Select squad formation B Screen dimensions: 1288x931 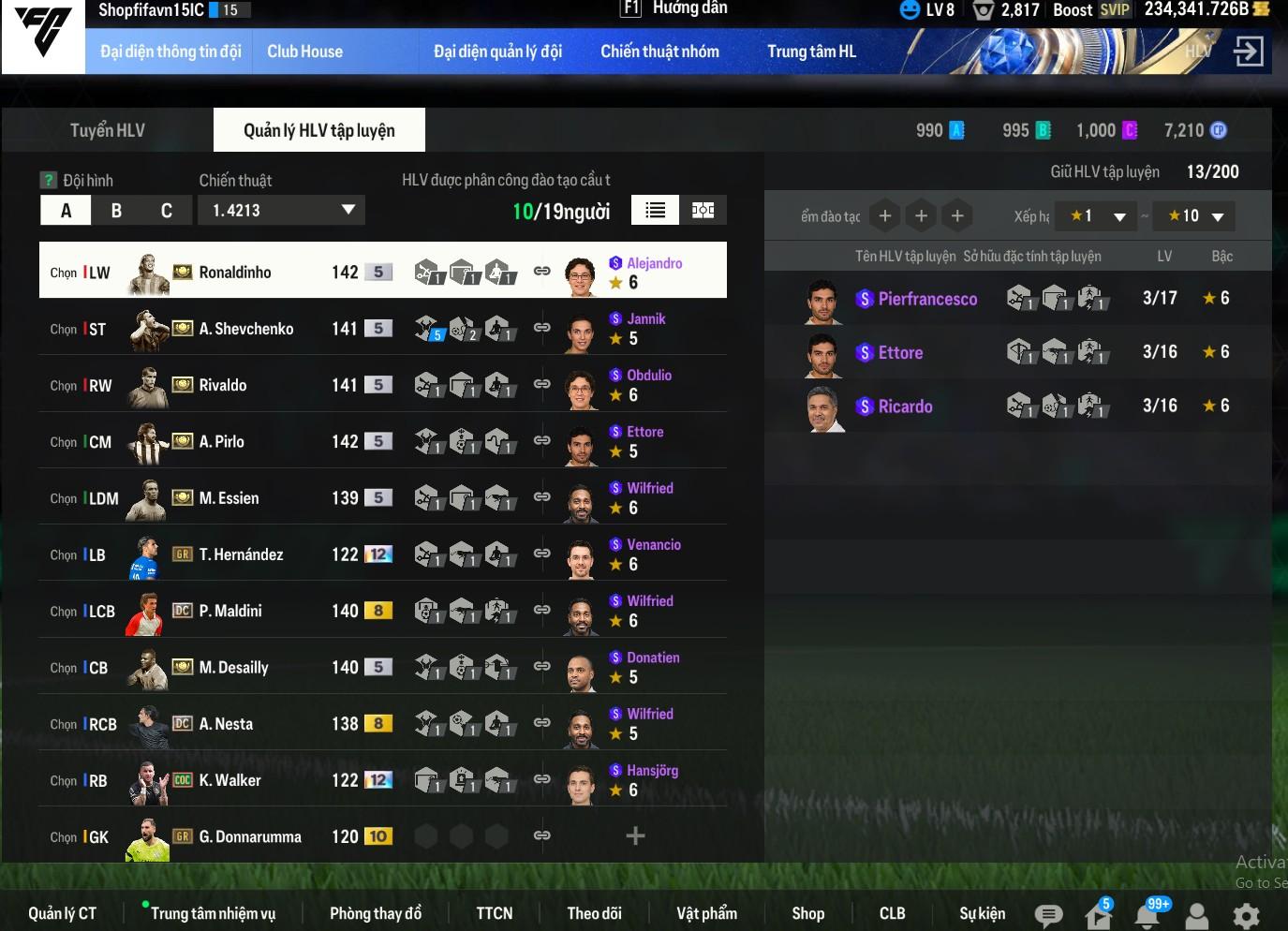tap(116, 211)
